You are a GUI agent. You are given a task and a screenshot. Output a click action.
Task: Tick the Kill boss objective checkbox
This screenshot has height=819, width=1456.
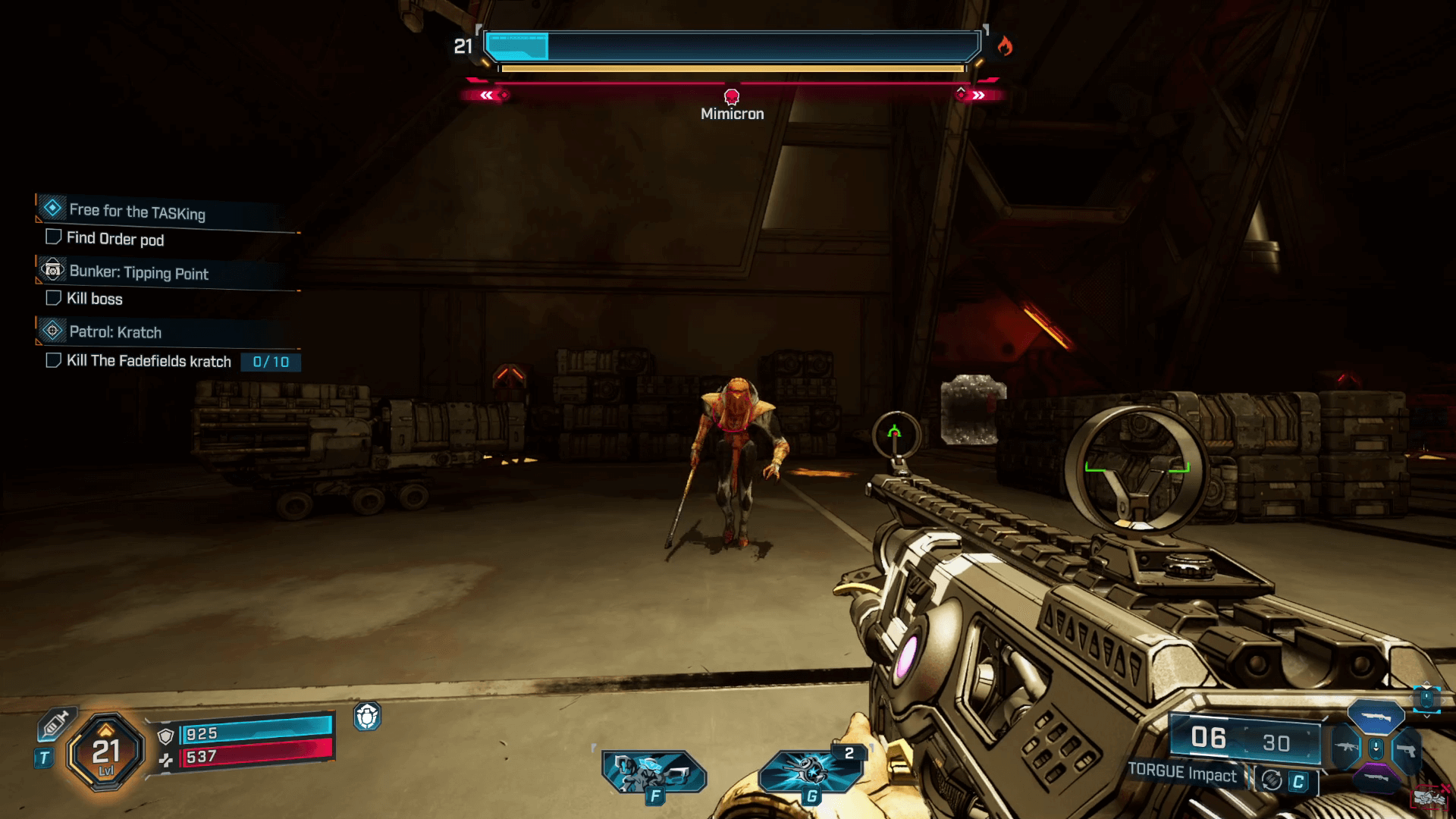[53, 298]
